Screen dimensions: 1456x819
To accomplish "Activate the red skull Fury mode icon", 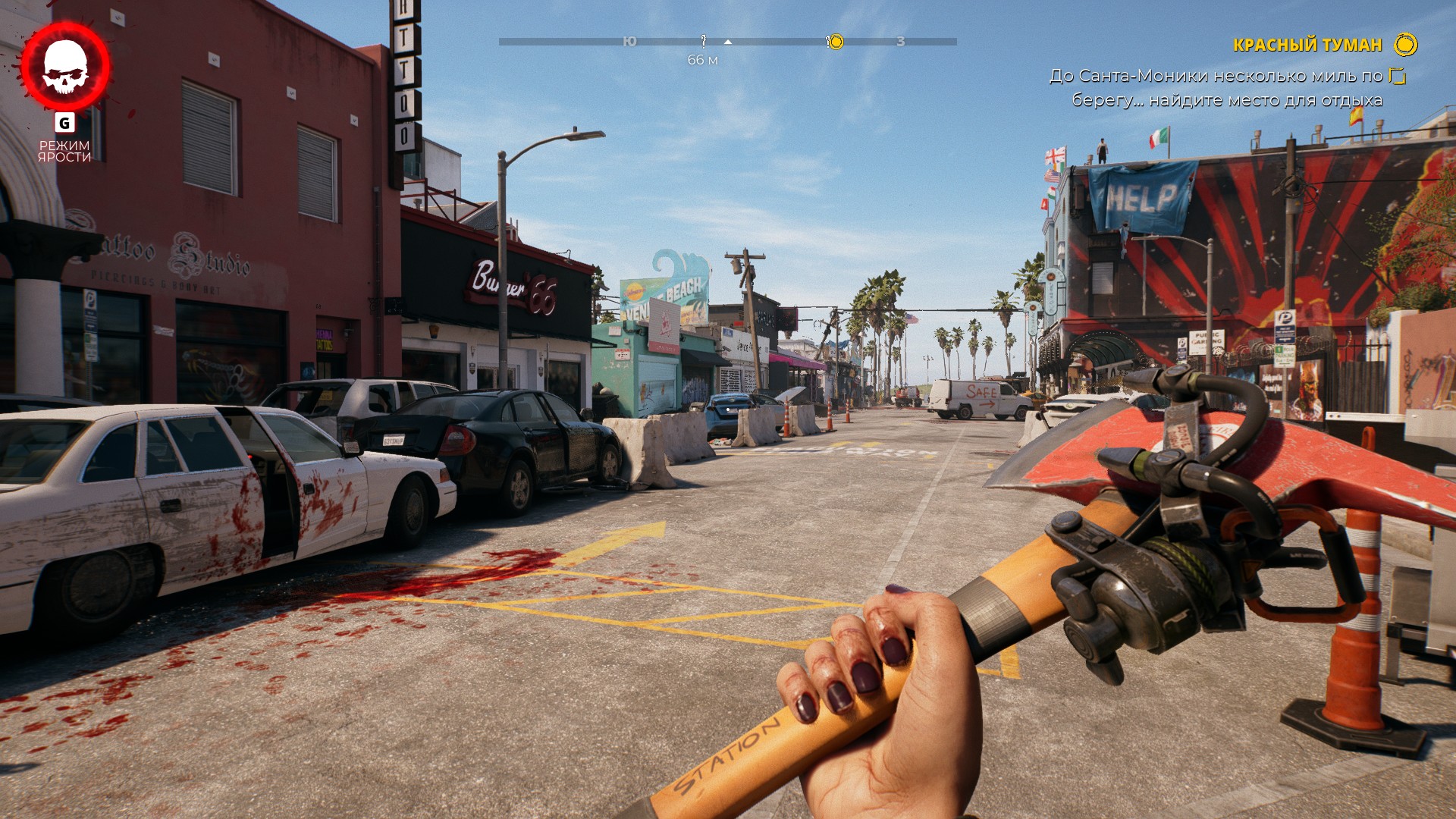I will click(x=65, y=67).
